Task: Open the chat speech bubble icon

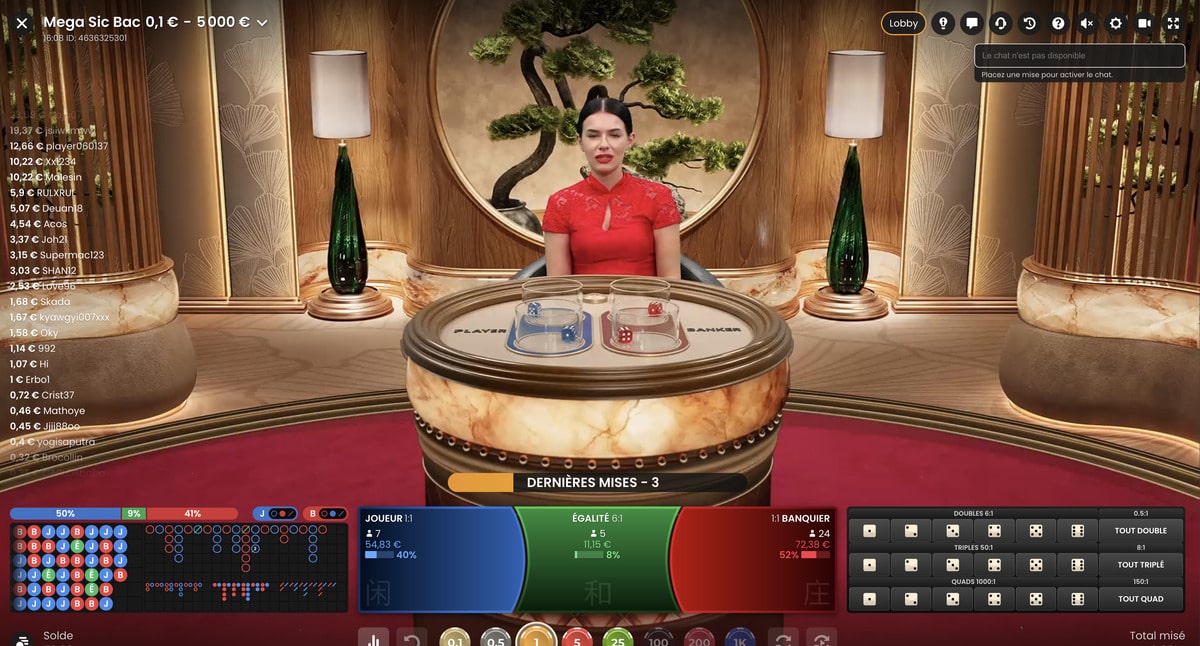Action: tap(971, 23)
